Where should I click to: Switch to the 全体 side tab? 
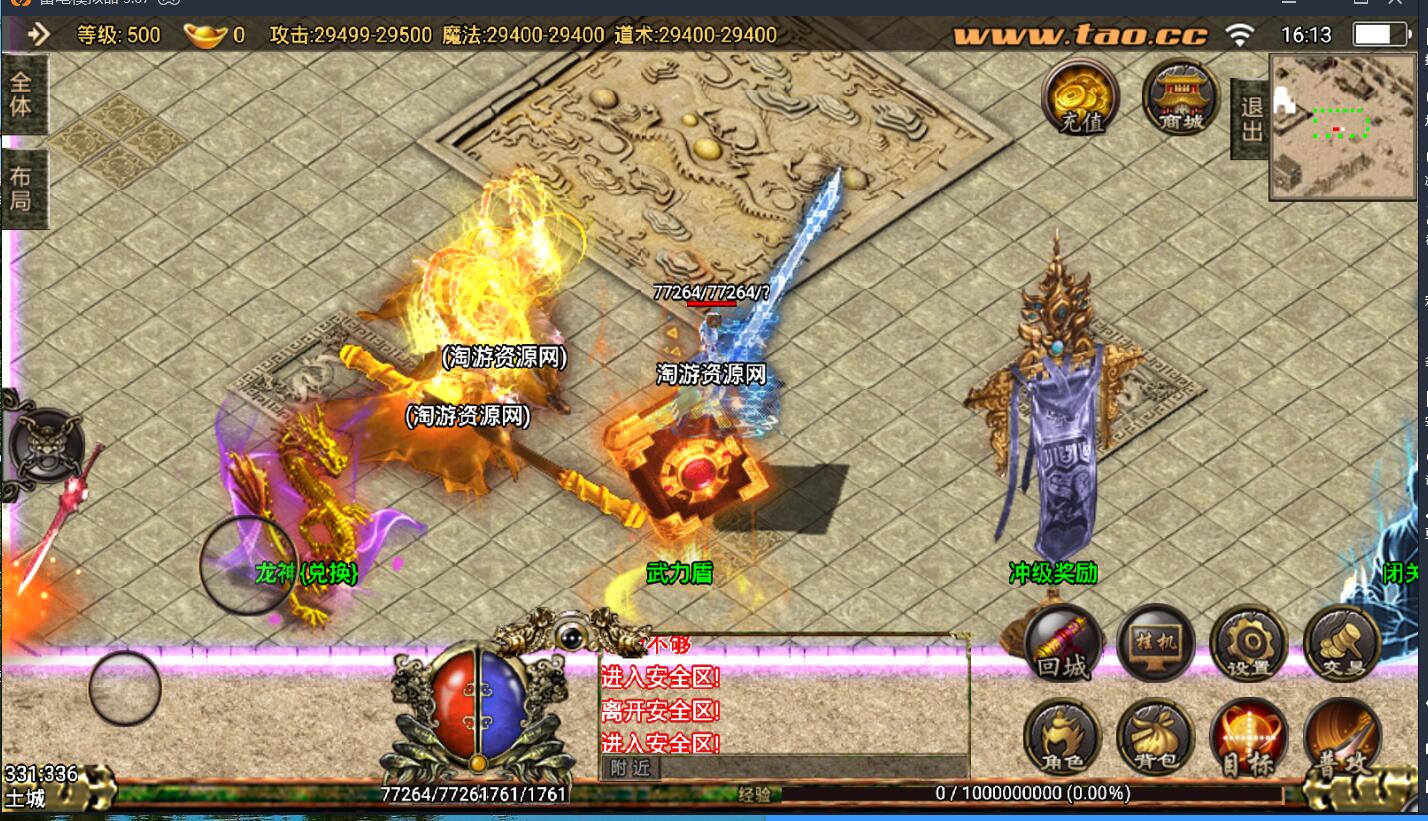click(21, 93)
